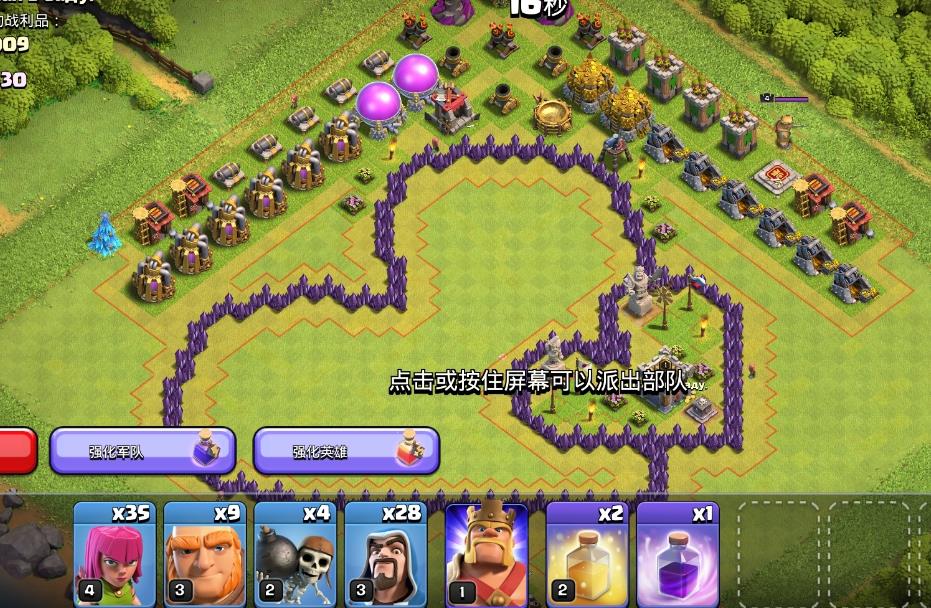Select the Wall Breaker troop card

coord(294,553)
